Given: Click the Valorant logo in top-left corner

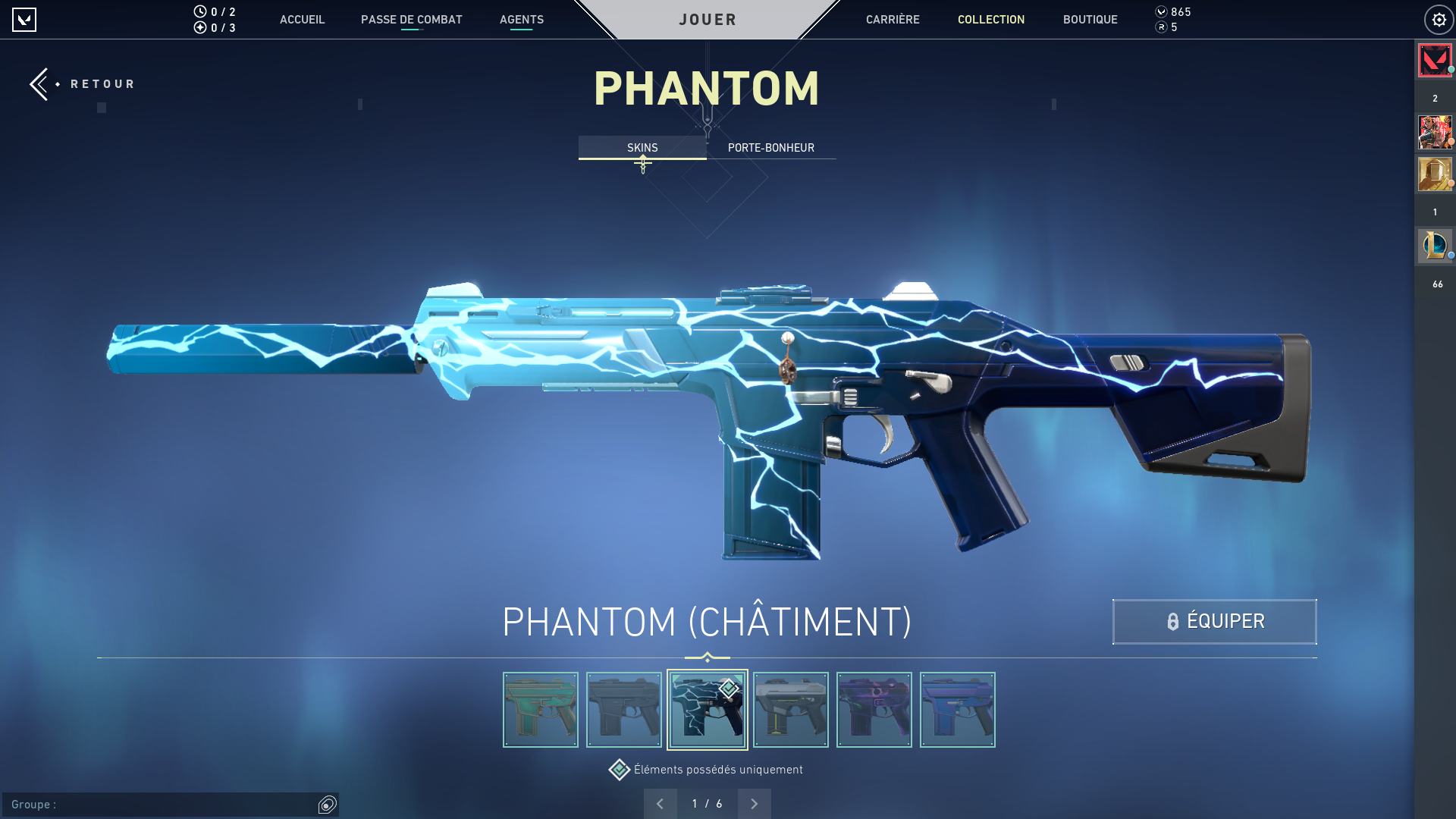Looking at the screenshot, I should tap(25, 20).
